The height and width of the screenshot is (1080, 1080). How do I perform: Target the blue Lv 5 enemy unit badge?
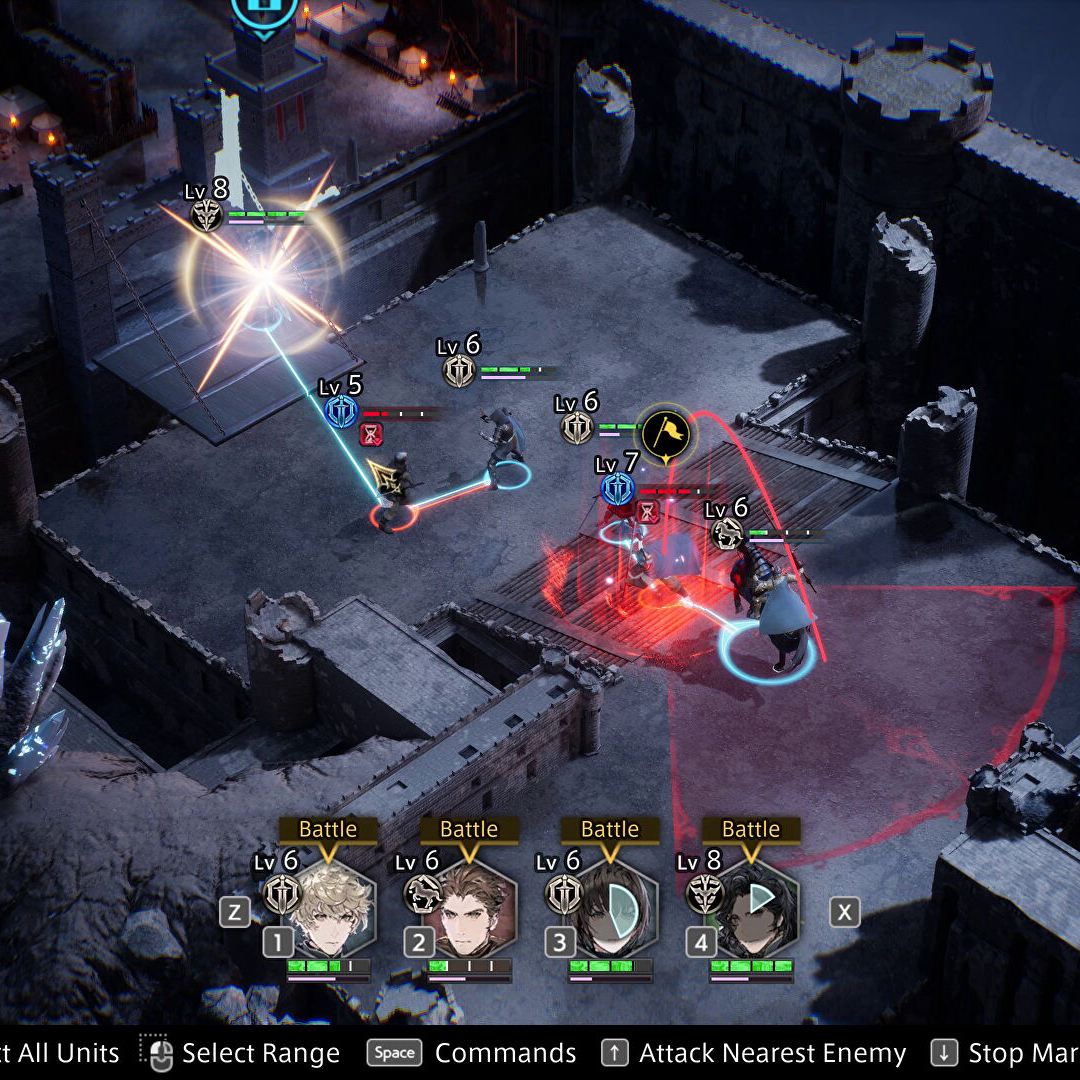(x=341, y=411)
